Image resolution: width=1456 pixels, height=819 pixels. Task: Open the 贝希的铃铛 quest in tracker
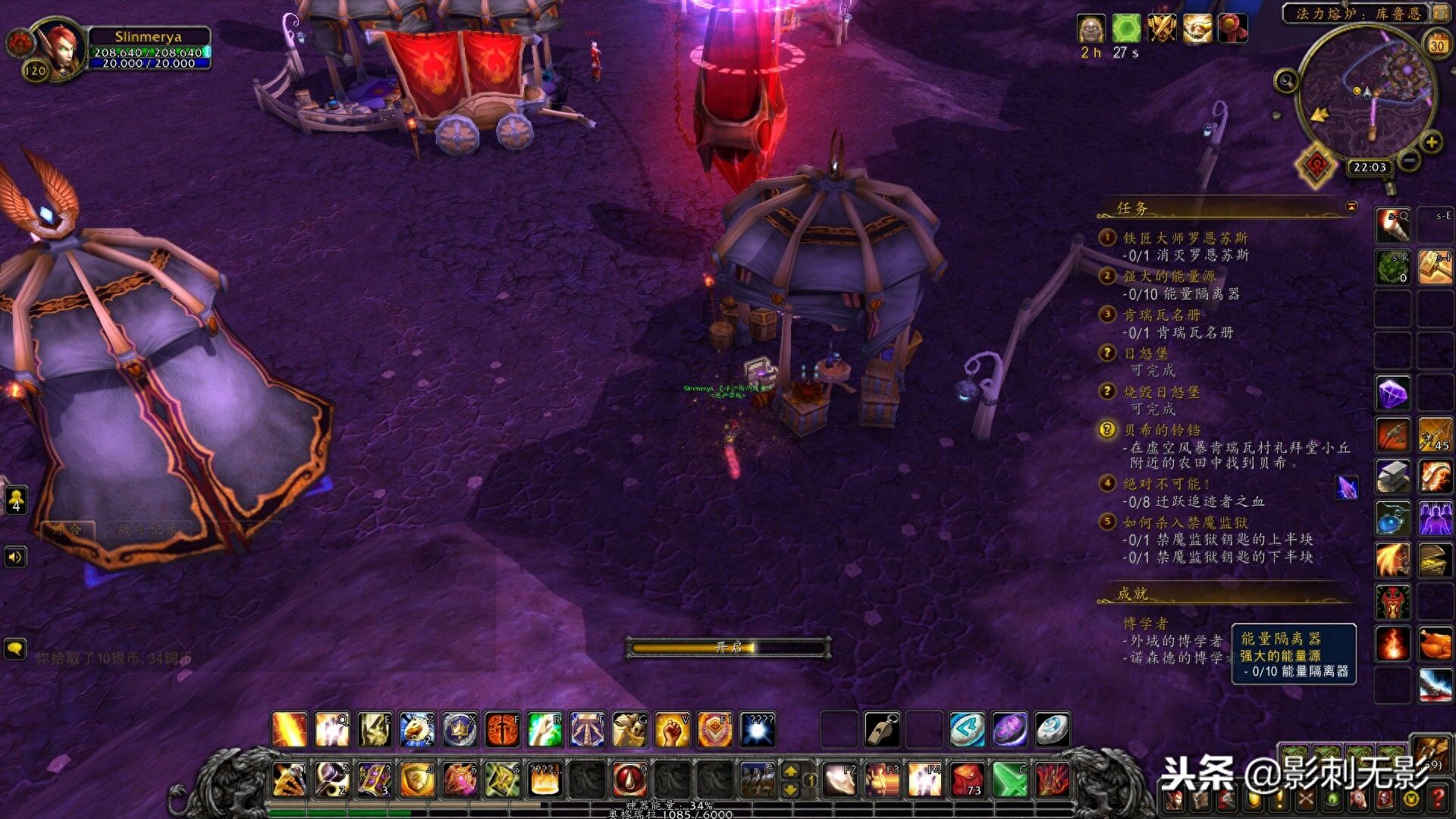click(x=1162, y=430)
